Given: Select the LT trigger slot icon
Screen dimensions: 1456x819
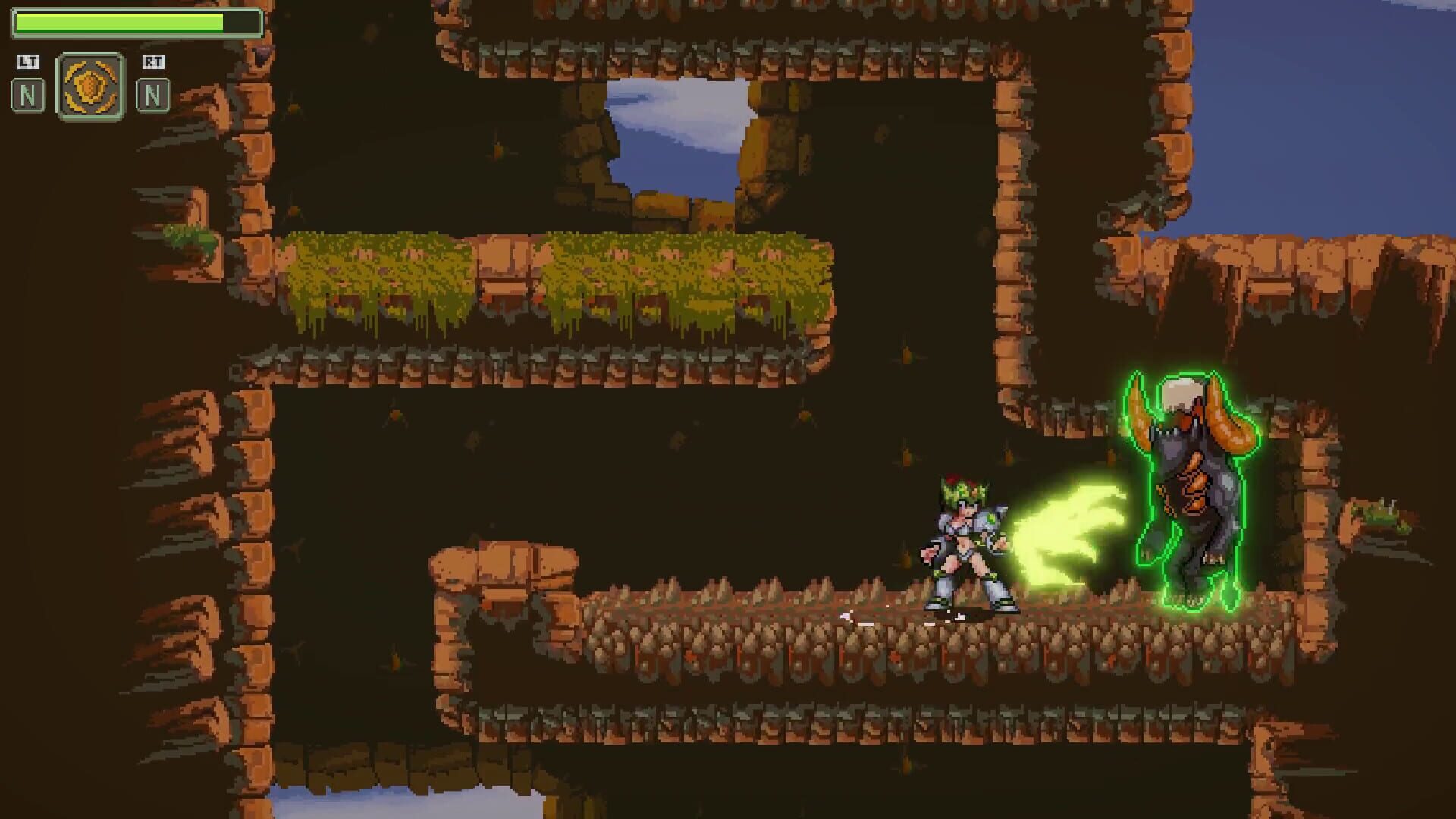Looking at the screenshot, I should point(27,64).
